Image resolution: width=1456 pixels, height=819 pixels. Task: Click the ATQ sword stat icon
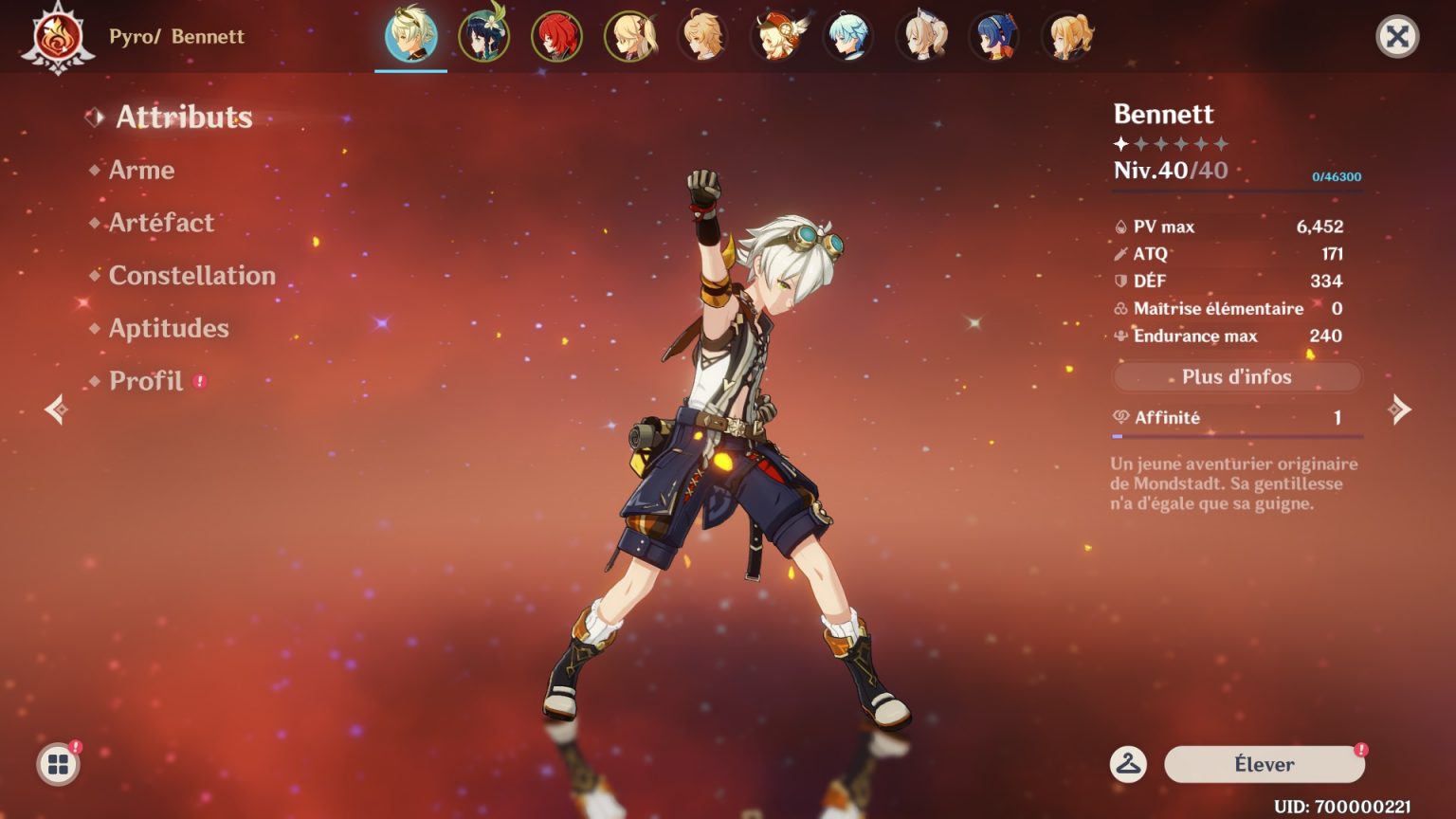coord(1119,253)
